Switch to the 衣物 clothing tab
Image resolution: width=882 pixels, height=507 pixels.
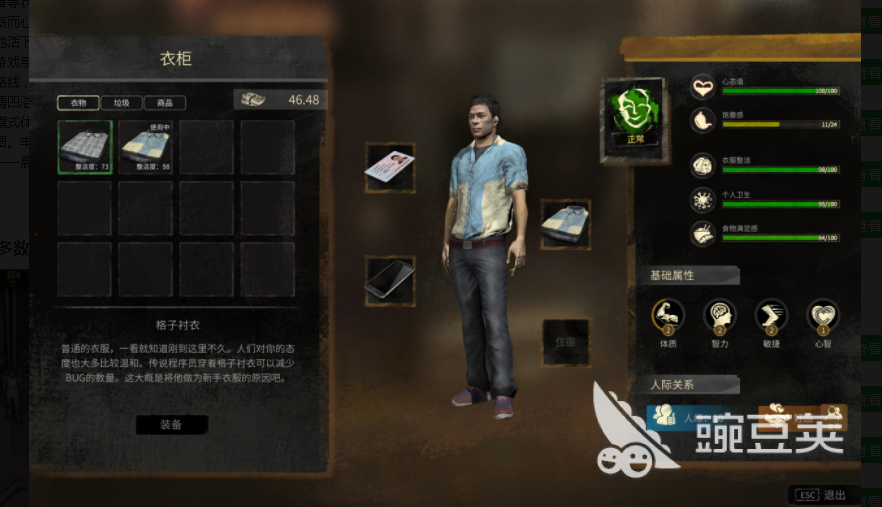point(78,103)
